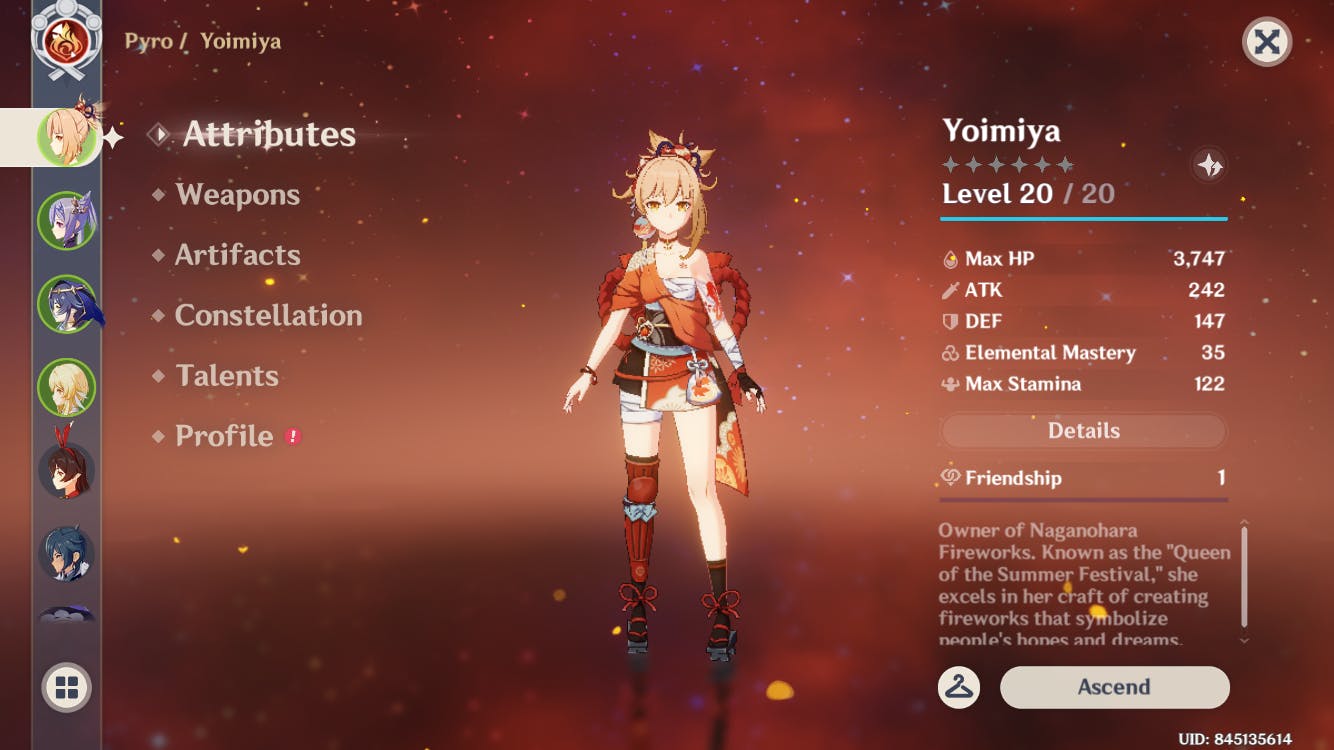Screen dimensions: 1334x750
Task: Select the short blue-haired character portrait
Action: click(x=67, y=553)
